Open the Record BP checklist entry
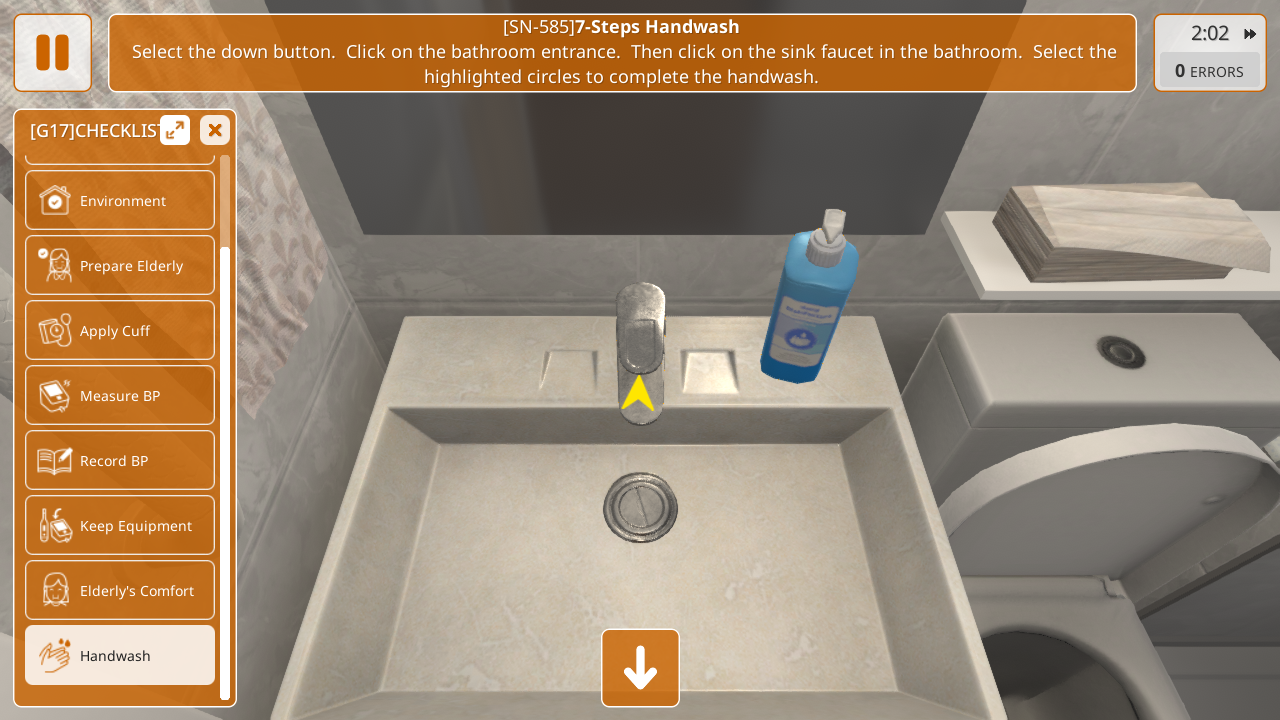 120,460
